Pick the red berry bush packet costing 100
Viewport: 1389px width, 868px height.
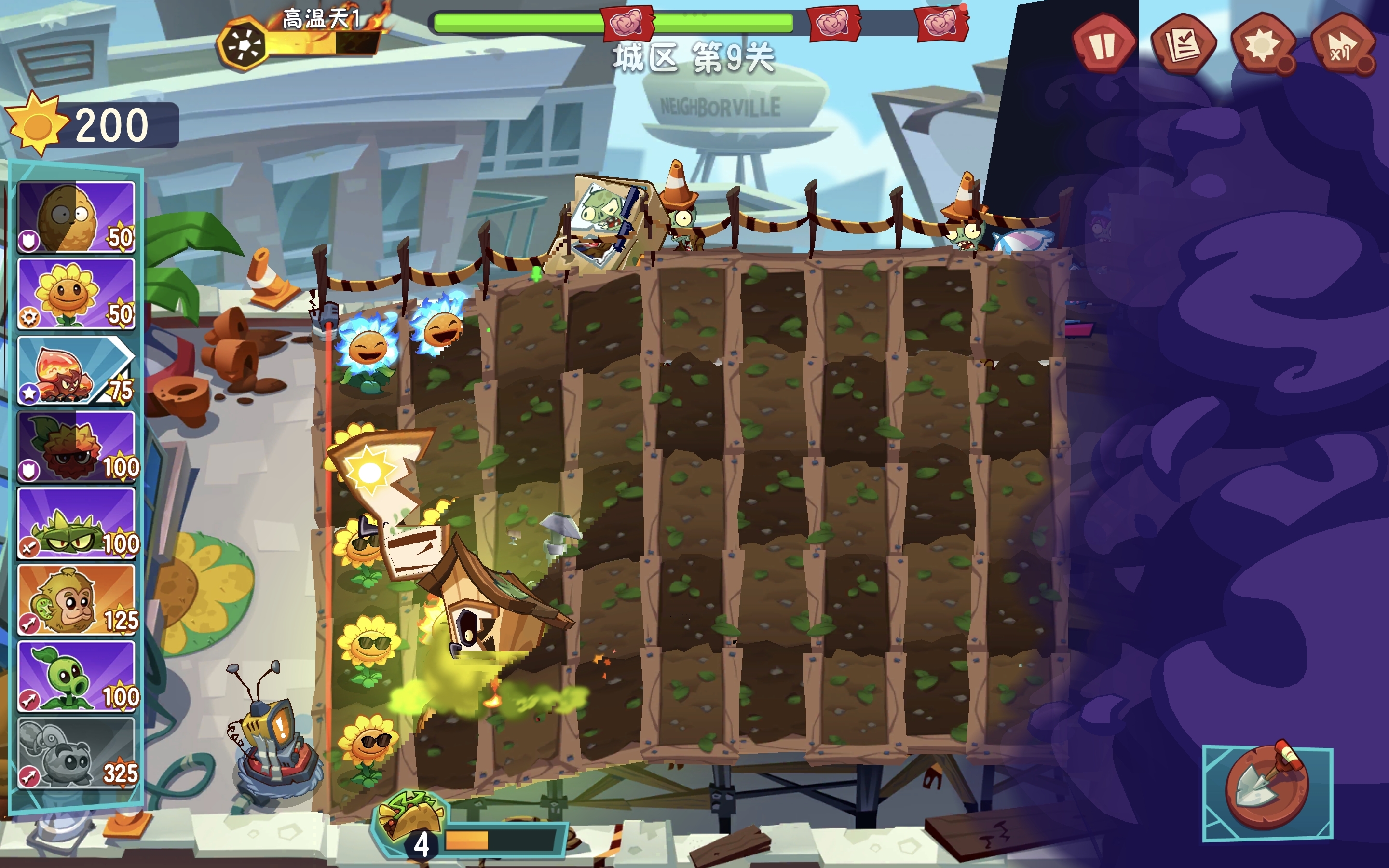click(x=76, y=447)
